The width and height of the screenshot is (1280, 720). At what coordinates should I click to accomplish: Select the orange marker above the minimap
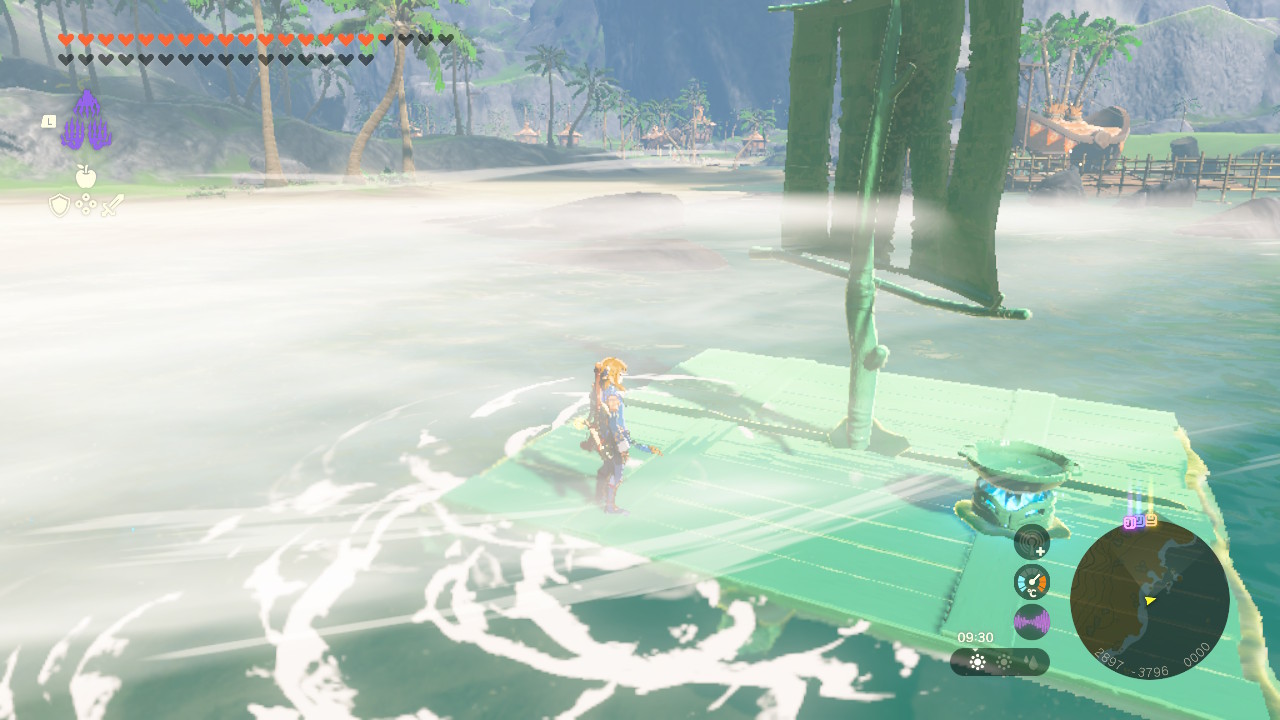(x=1150, y=519)
